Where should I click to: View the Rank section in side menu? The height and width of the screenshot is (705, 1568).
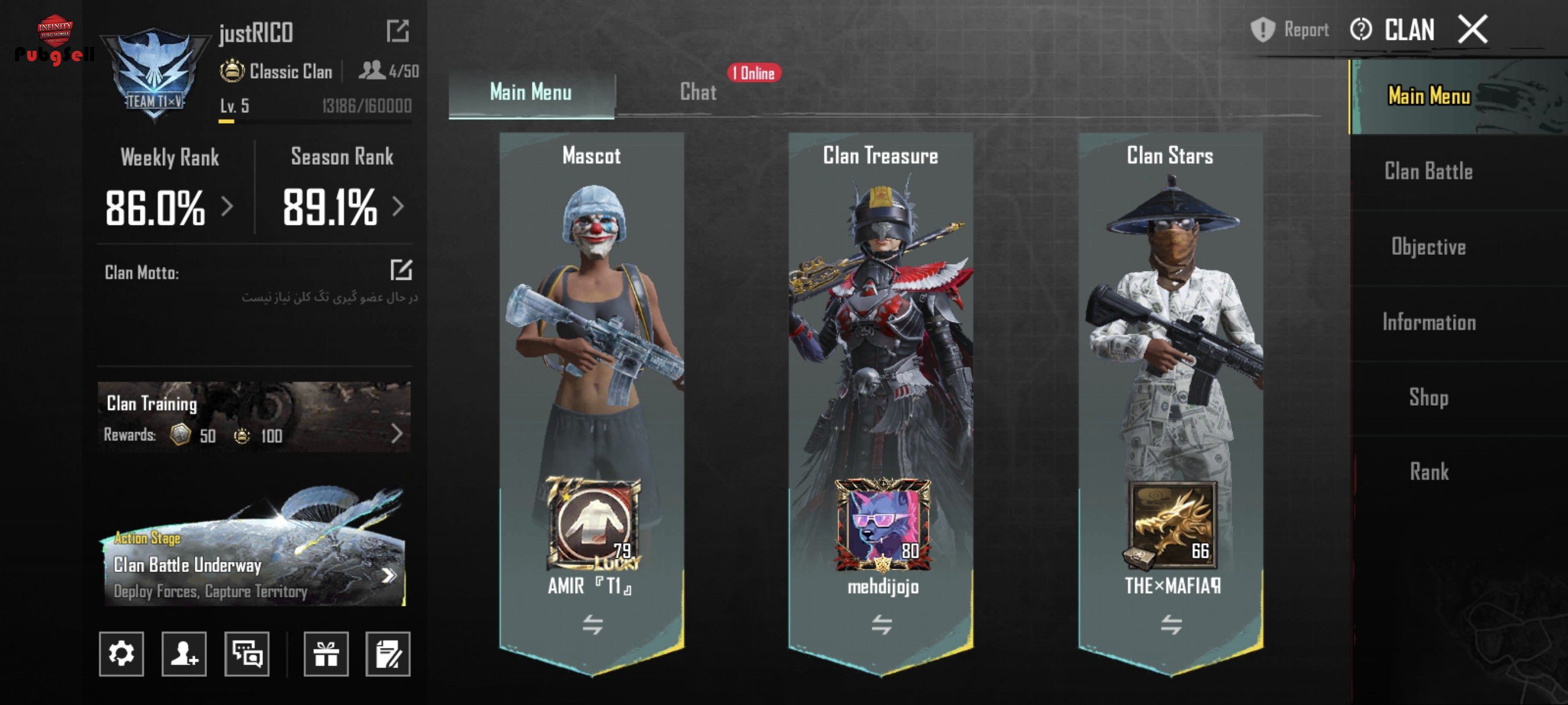click(x=1428, y=472)
